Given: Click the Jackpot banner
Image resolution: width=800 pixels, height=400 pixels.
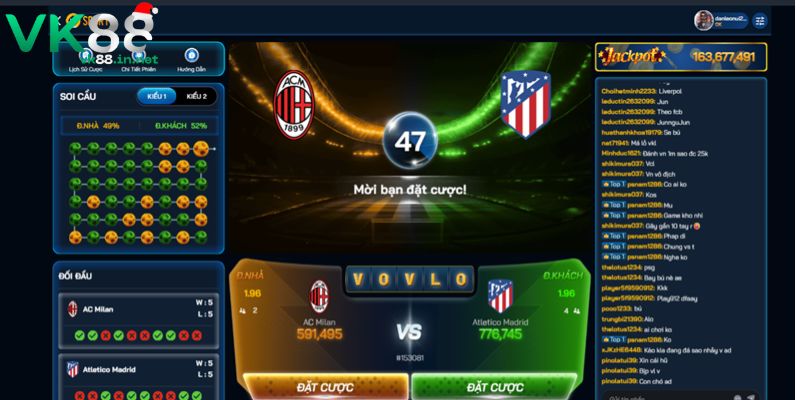Looking at the screenshot, I should (x=681, y=57).
